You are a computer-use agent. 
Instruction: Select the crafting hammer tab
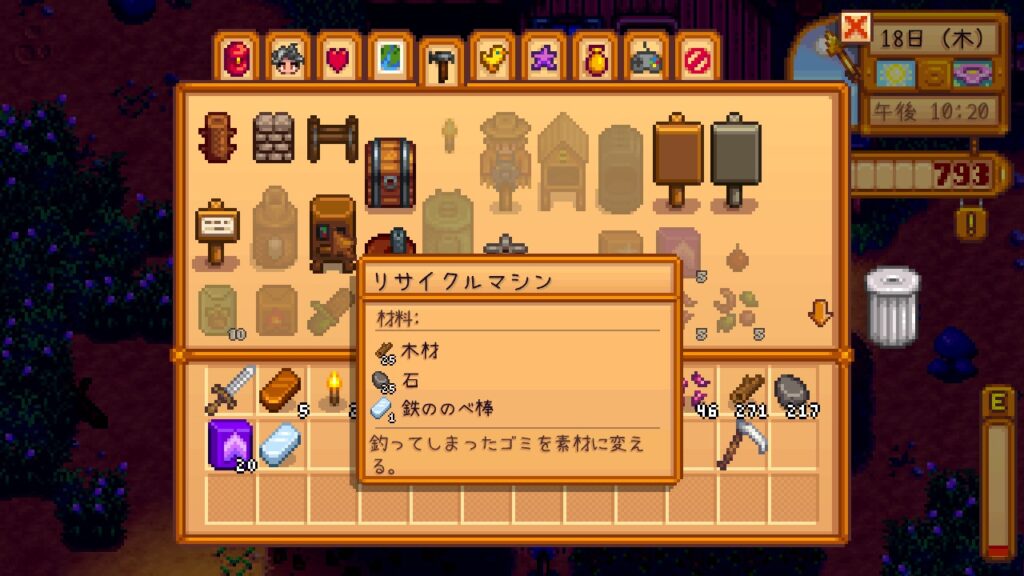pos(440,62)
